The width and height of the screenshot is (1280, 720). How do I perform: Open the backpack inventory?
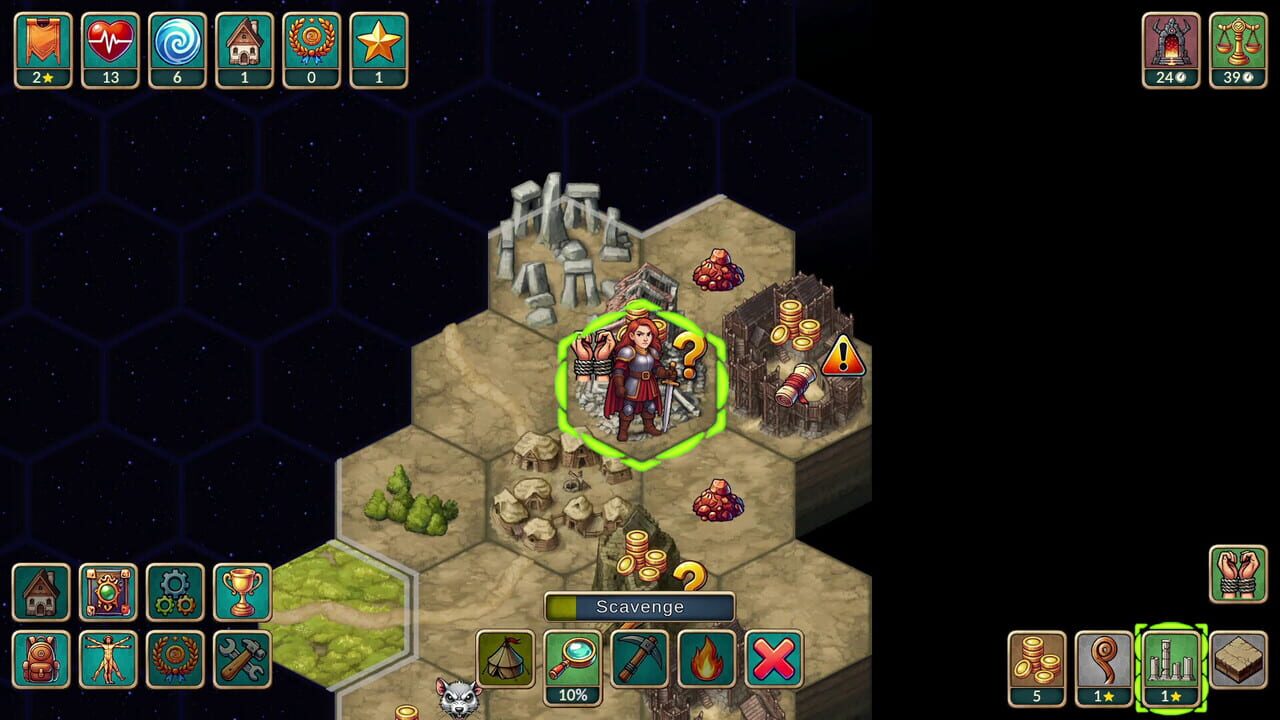click(x=41, y=660)
